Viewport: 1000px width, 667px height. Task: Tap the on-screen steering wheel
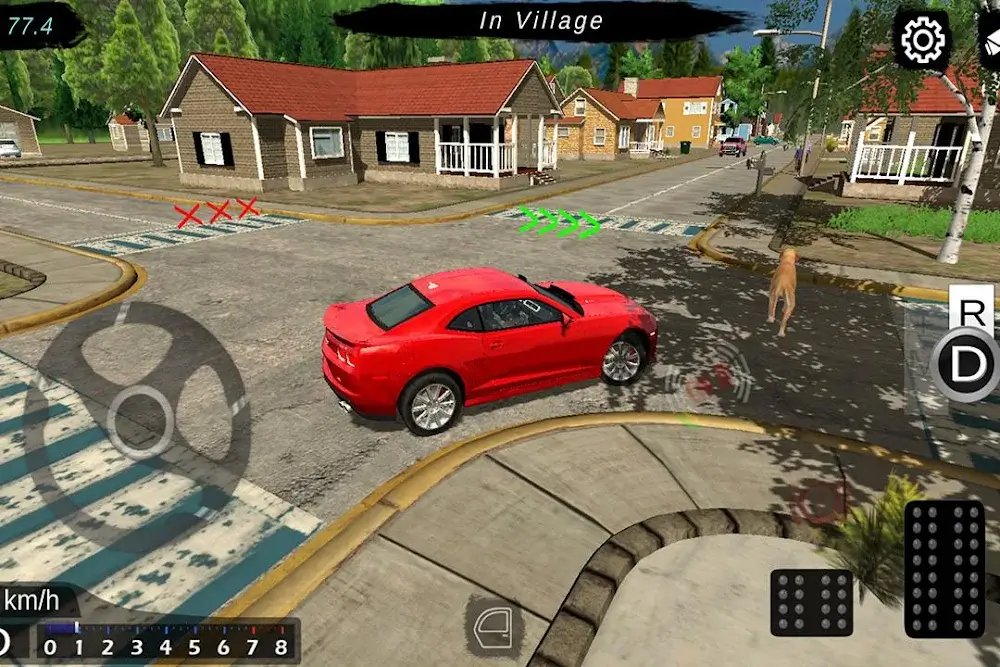(139, 421)
